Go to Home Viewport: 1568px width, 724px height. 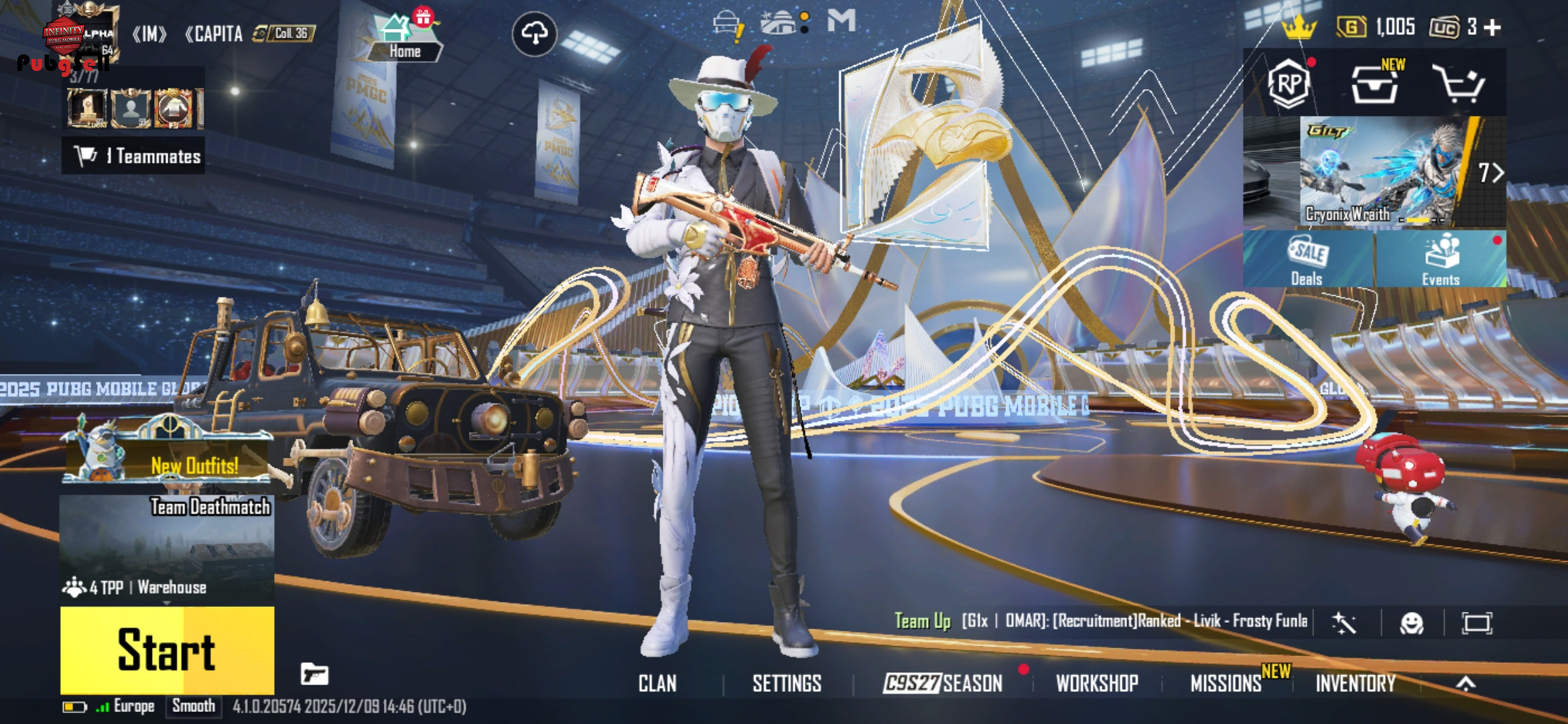point(404,38)
